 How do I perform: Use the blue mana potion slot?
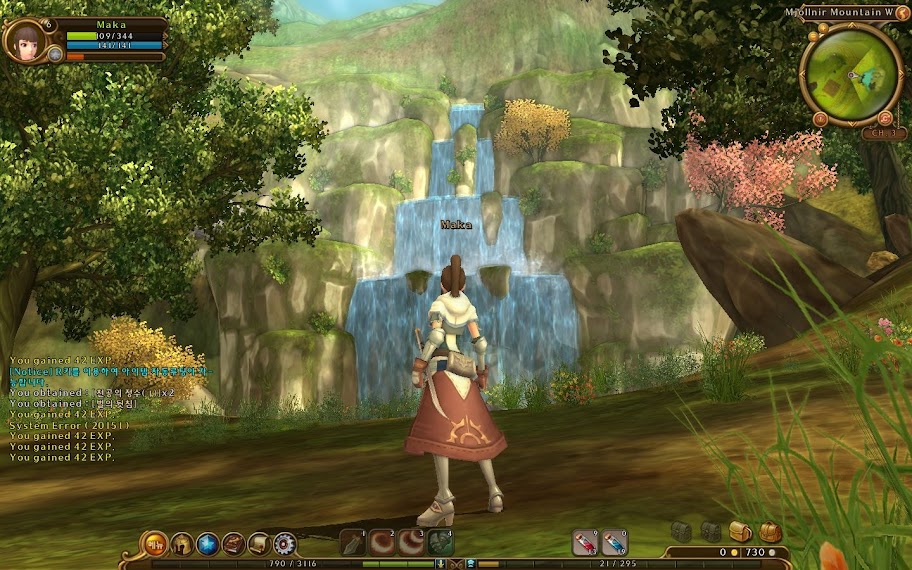coord(614,542)
